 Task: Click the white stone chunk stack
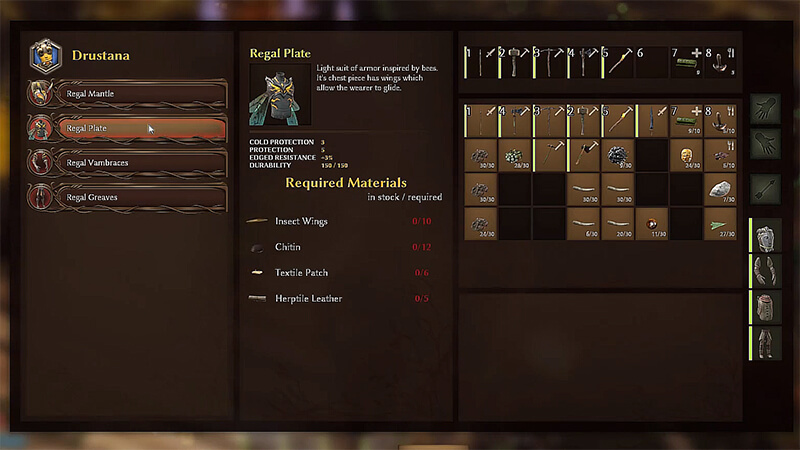(x=720, y=189)
